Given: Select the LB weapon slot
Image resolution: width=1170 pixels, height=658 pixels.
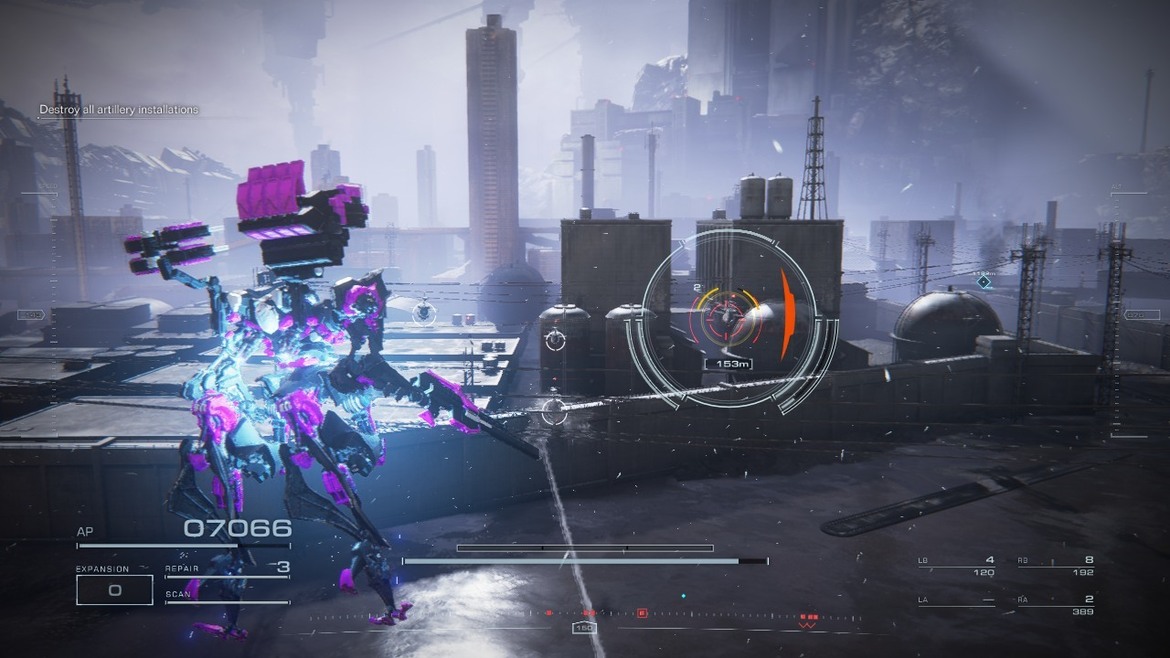Looking at the screenshot, I should coord(956,566).
